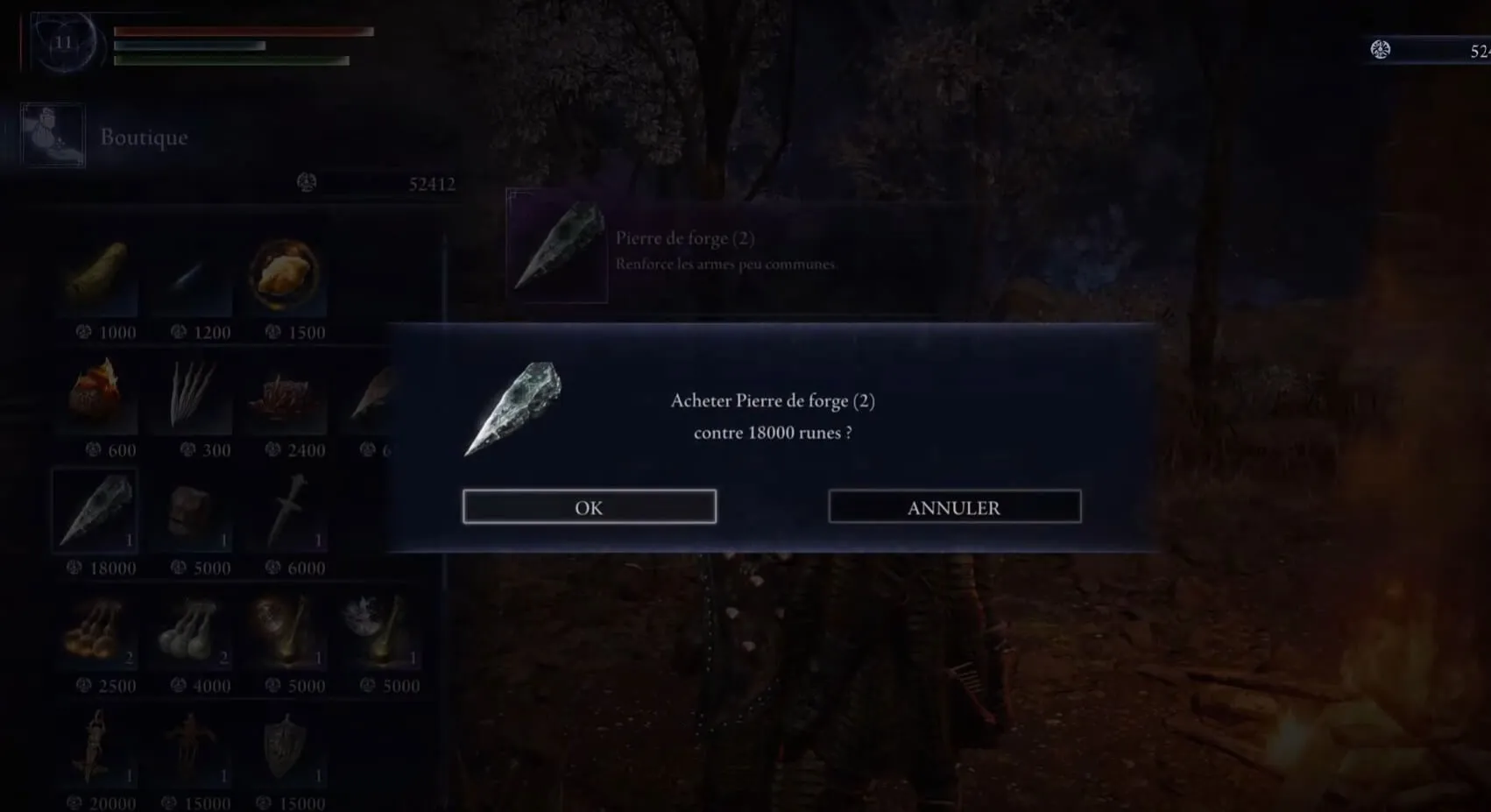The width and height of the screenshot is (1491, 812).
Task: Pick the red item priced 2400 runes
Action: click(286, 395)
